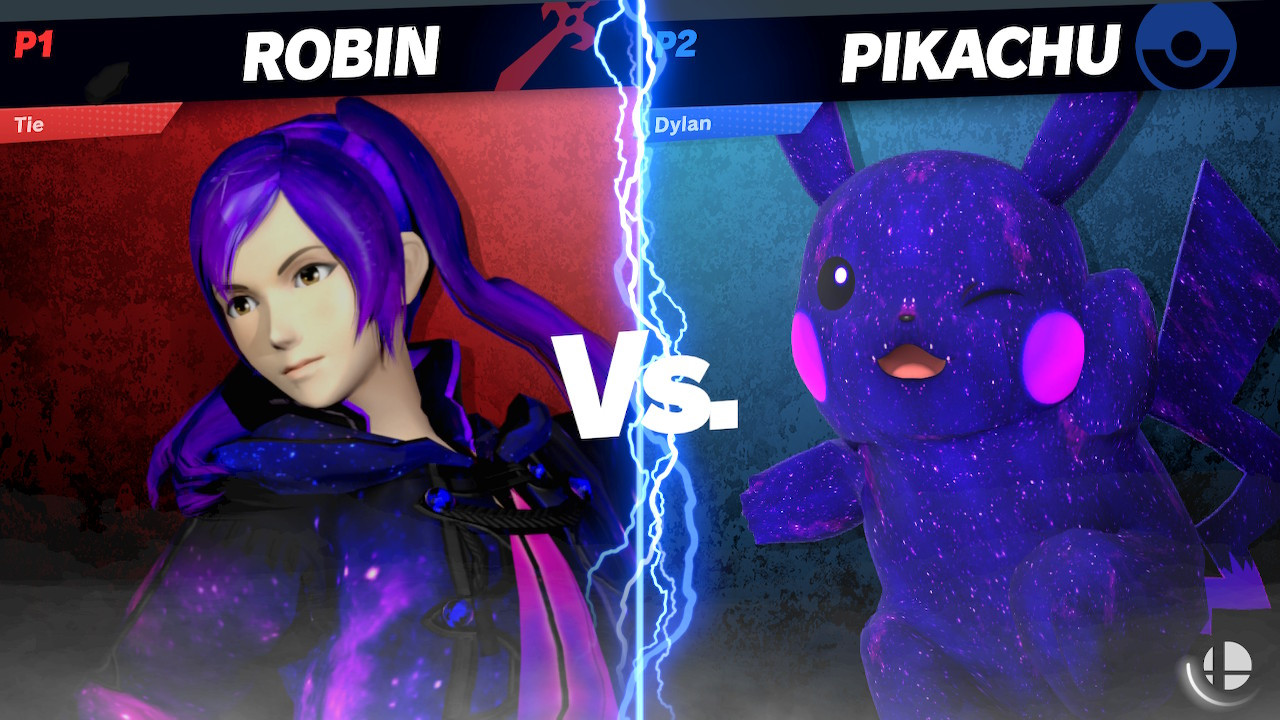
Task: Toggle player one's Tie name tag
Action: coord(32,123)
